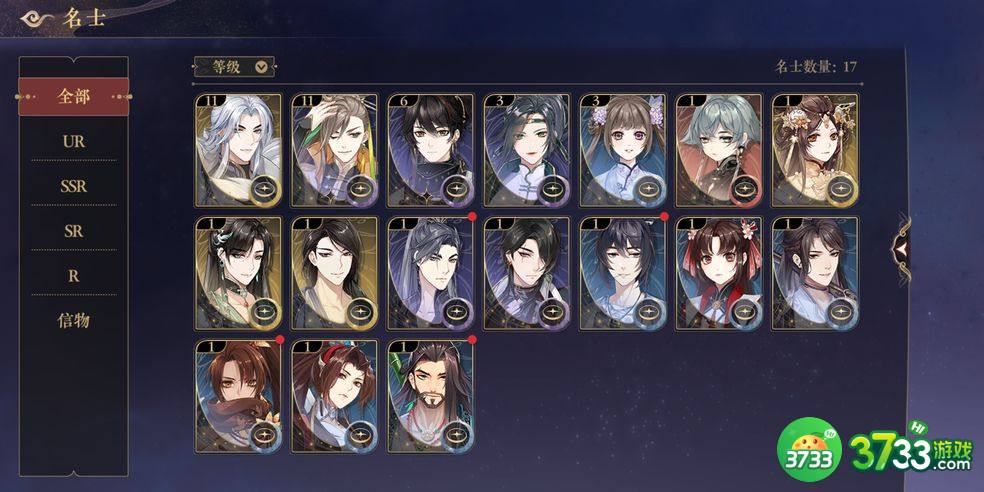Open the R rarity tab
Screen dimensions: 984x492
(x=73, y=276)
